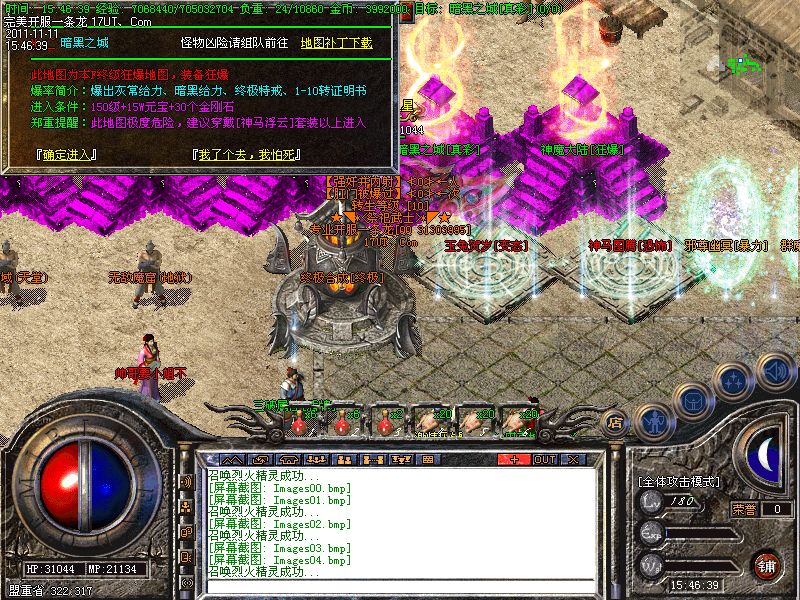The width and height of the screenshot is (800, 600).
Task: Toggle 全体攻击模式 attack mode label
Action: click(x=678, y=481)
